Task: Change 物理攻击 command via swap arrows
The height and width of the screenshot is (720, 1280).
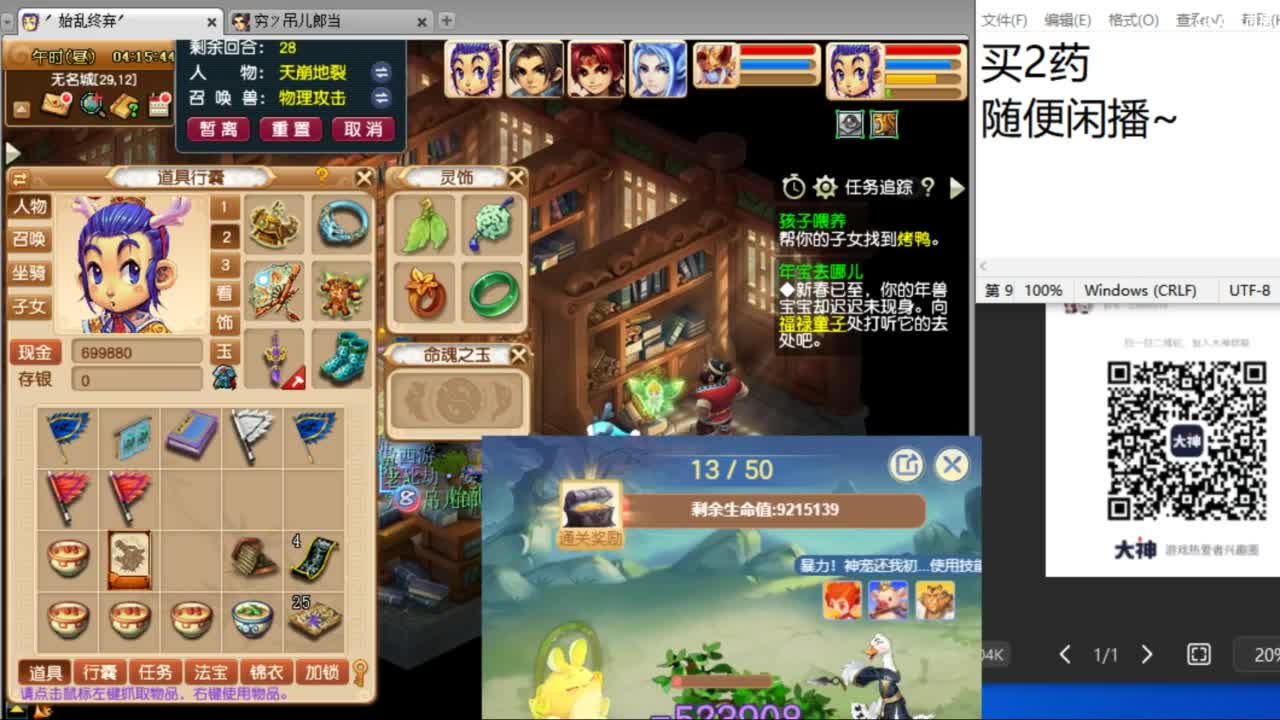Action: tap(381, 98)
